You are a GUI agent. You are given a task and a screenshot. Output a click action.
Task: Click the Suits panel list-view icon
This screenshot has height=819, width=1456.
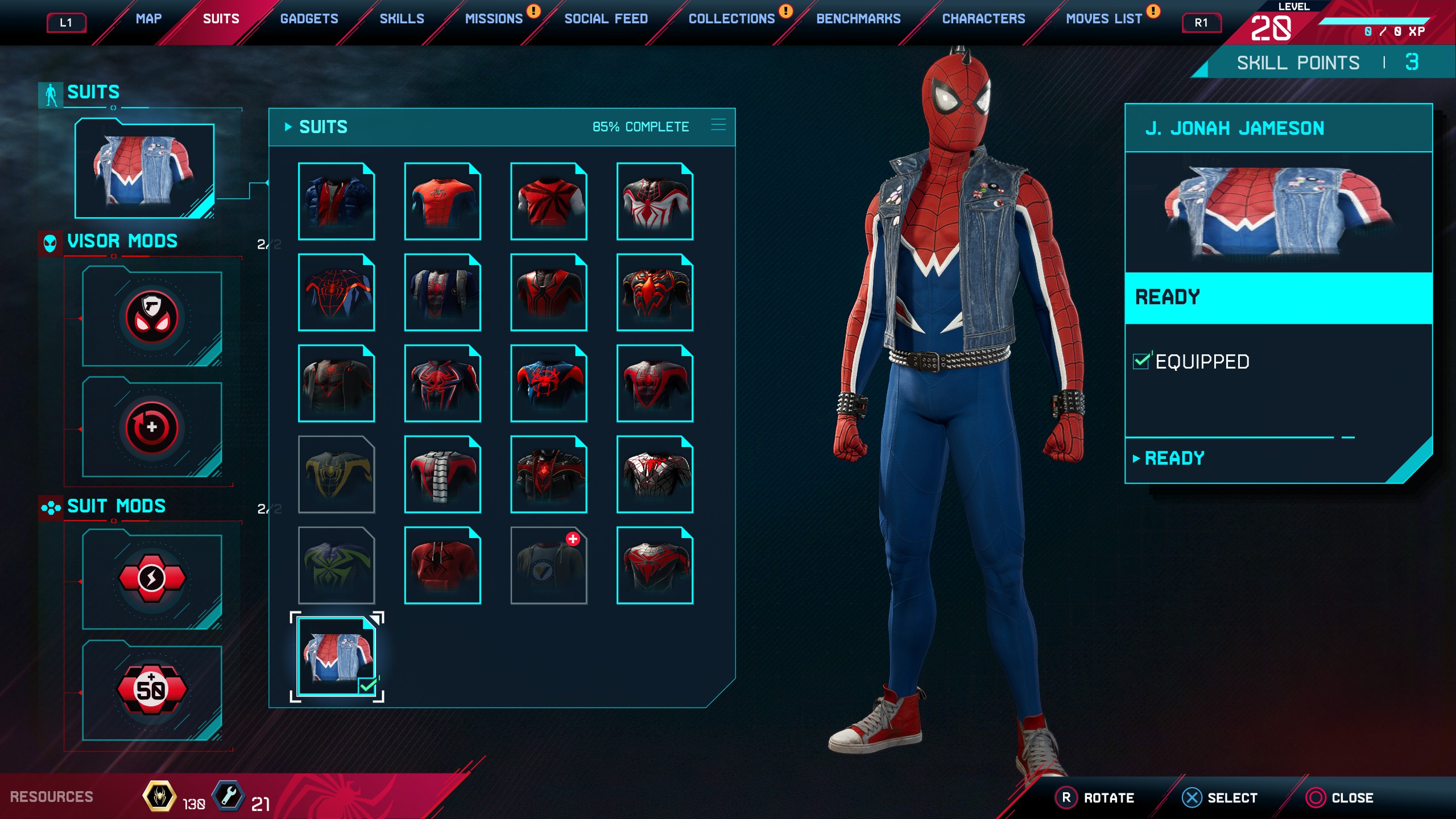718,125
